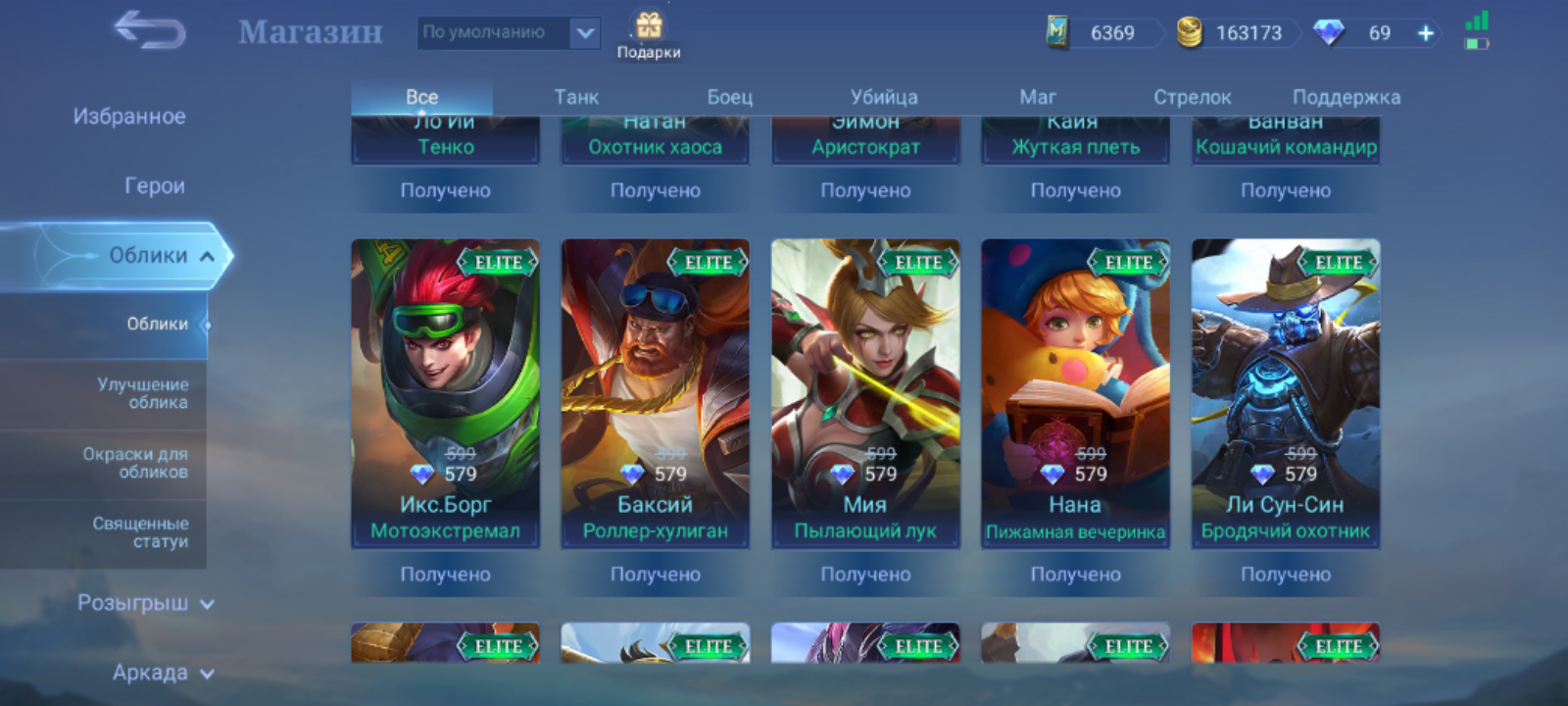Filter skins by Стрелок
Screen dimensions: 1568x706
(x=1192, y=97)
